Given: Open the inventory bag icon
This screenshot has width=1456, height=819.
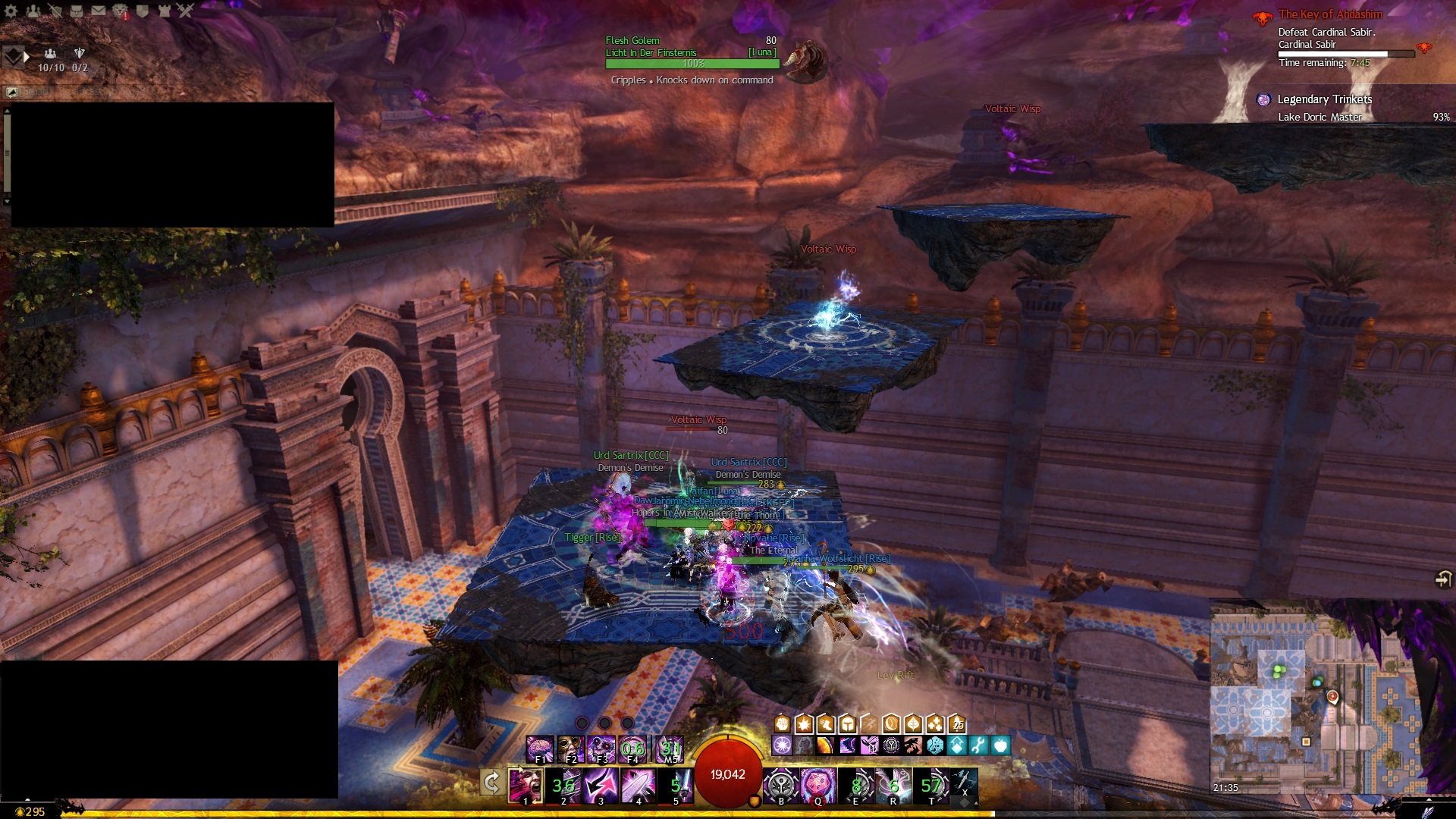Looking at the screenshot, I should click(77, 11).
